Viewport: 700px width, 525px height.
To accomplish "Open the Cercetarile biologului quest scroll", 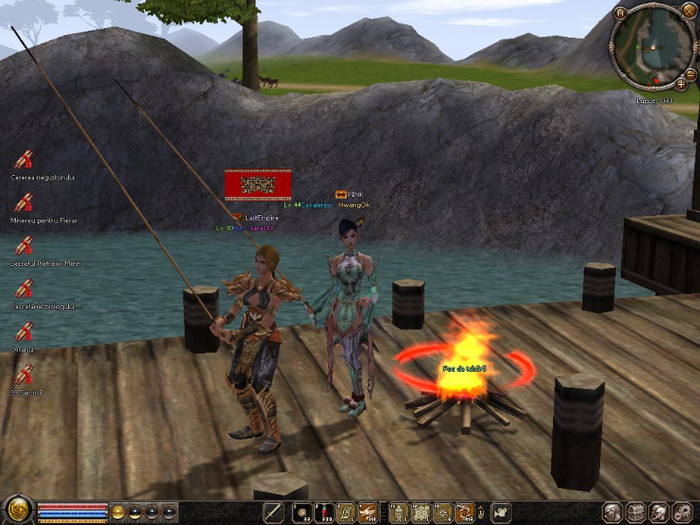I will pyautogui.click(x=23, y=287).
